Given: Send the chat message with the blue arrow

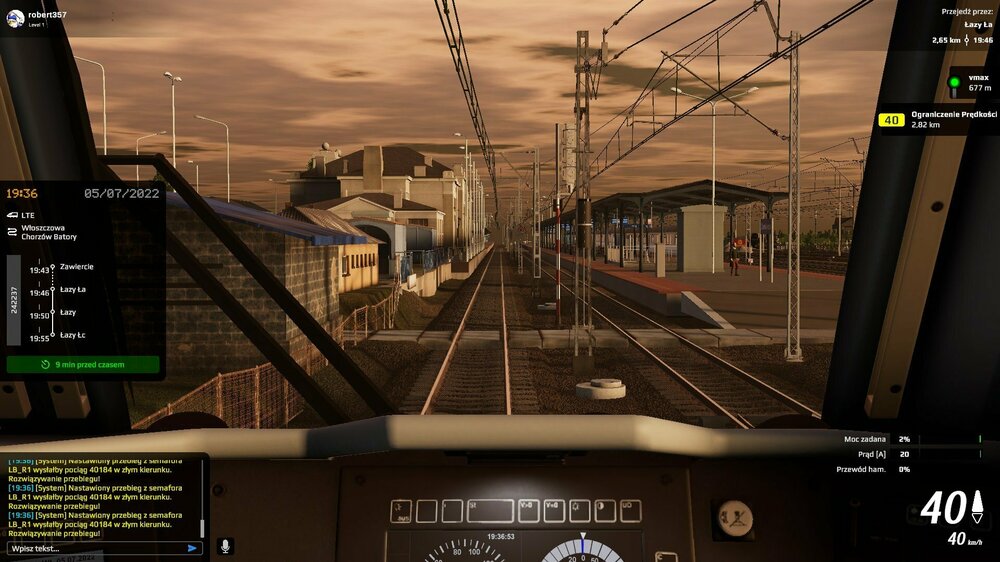Looking at the screenshot, I should (192, 548).
